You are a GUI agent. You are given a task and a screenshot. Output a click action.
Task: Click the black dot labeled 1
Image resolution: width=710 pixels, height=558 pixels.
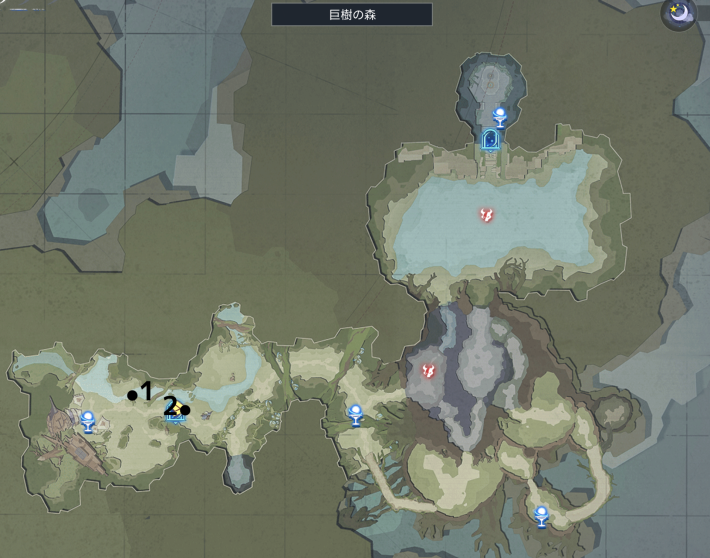(x=132, y=396)
